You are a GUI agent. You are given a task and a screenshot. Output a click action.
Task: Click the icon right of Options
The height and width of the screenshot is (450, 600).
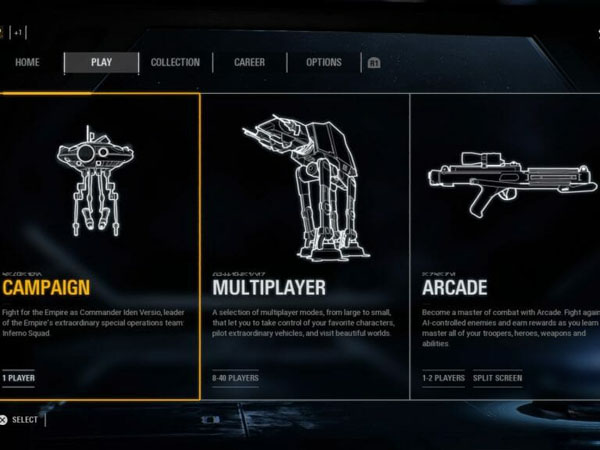tap(374, 63)
